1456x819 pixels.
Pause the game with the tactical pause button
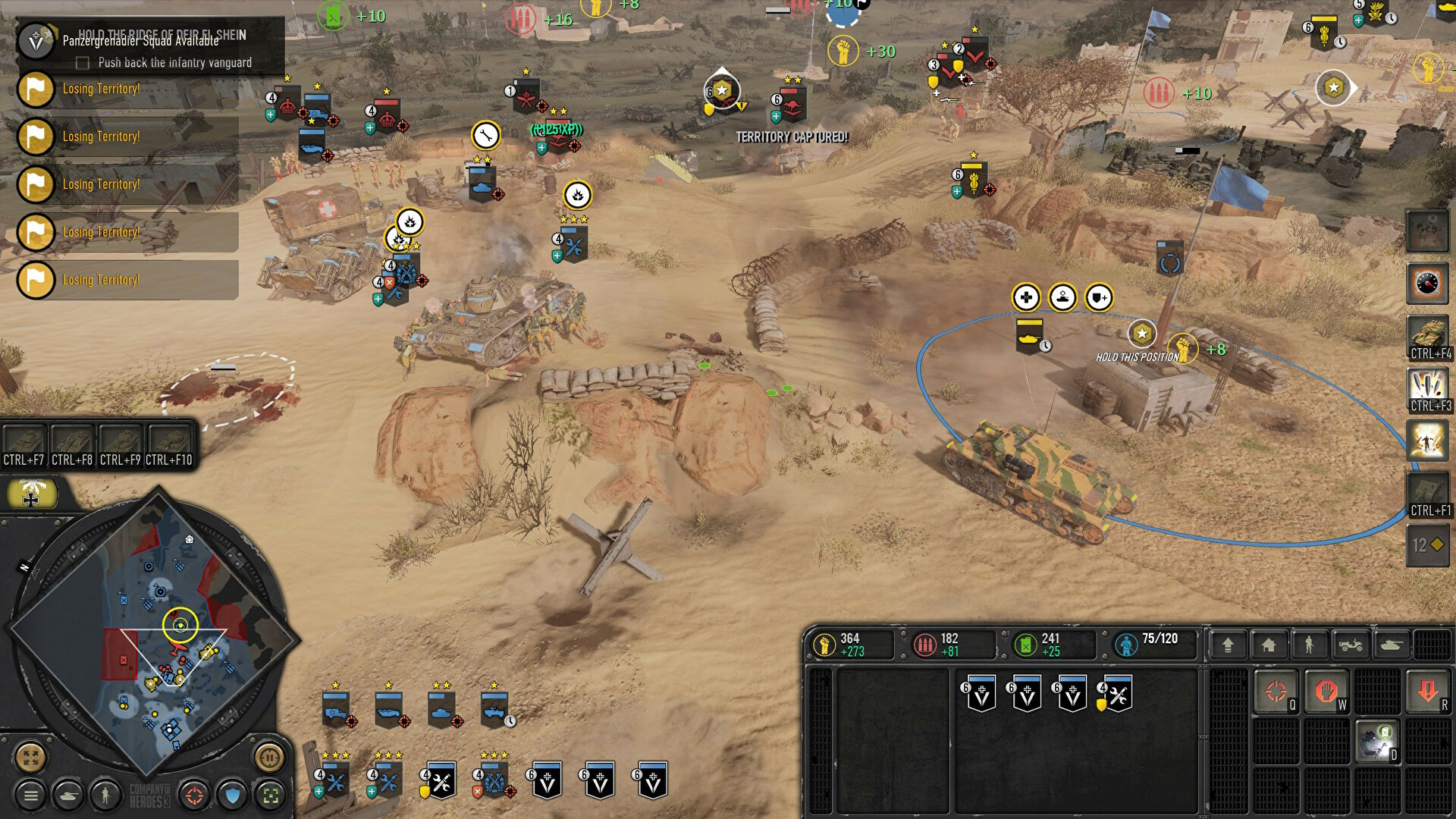click(x=269, y=757)
